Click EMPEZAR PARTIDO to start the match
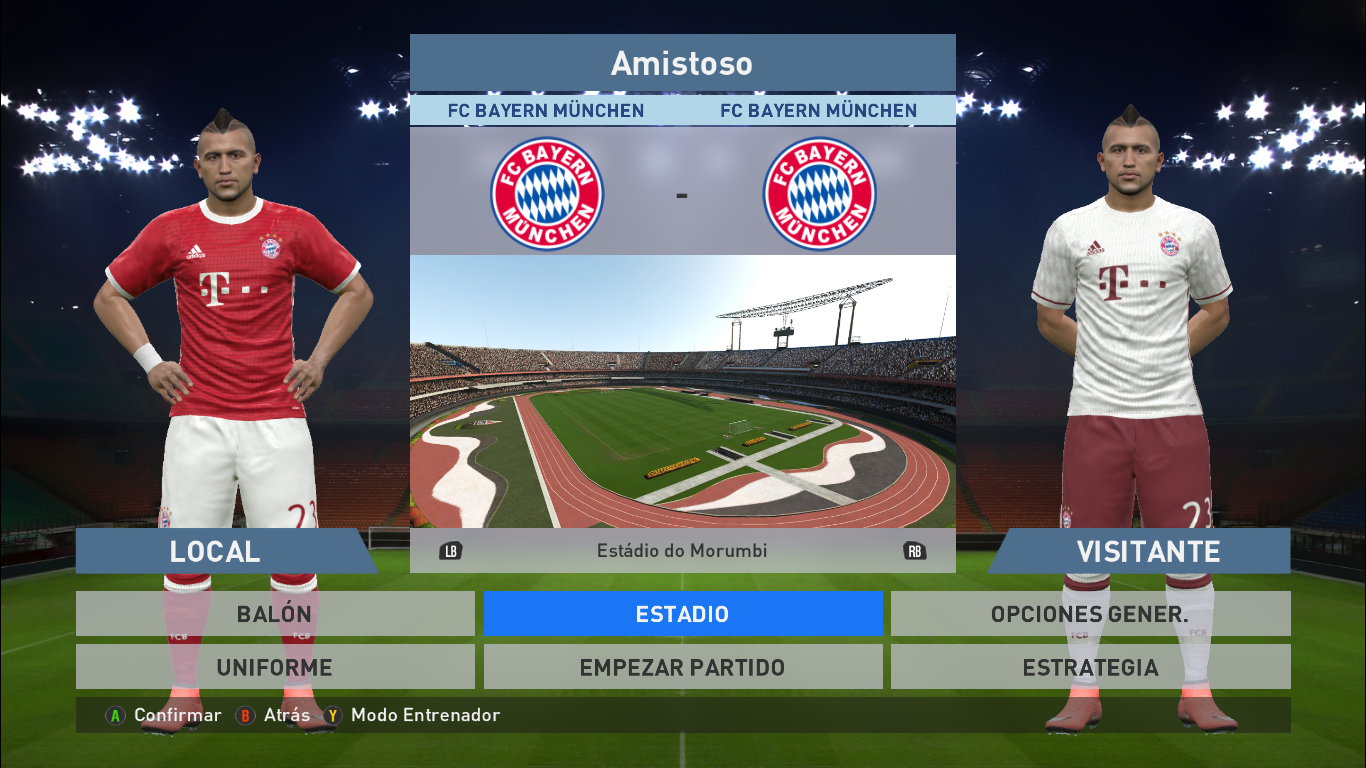 [x=683, y=666]
